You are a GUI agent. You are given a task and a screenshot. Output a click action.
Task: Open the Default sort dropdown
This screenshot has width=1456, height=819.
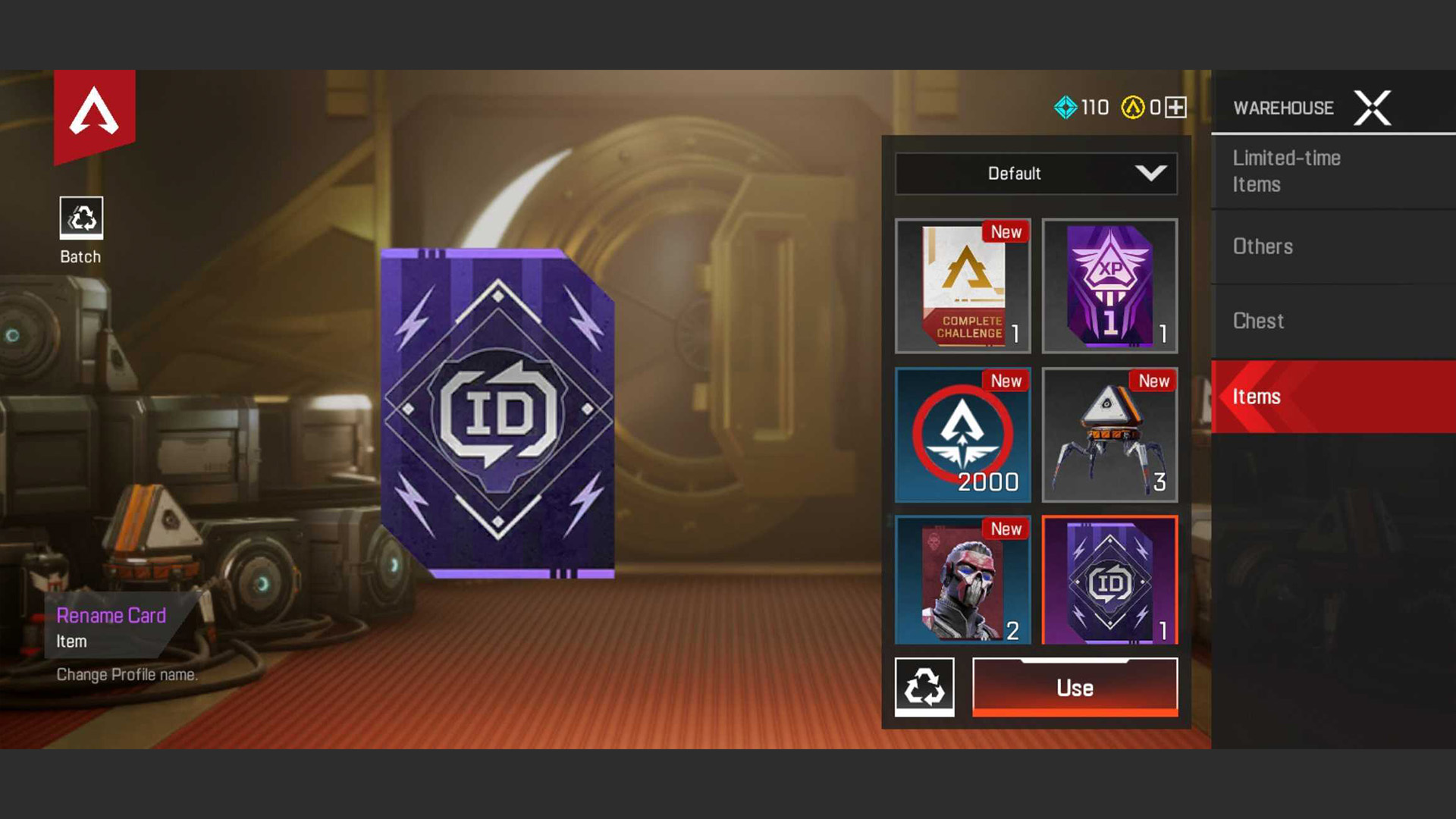pyautogui.click(x=1036, y=174)
